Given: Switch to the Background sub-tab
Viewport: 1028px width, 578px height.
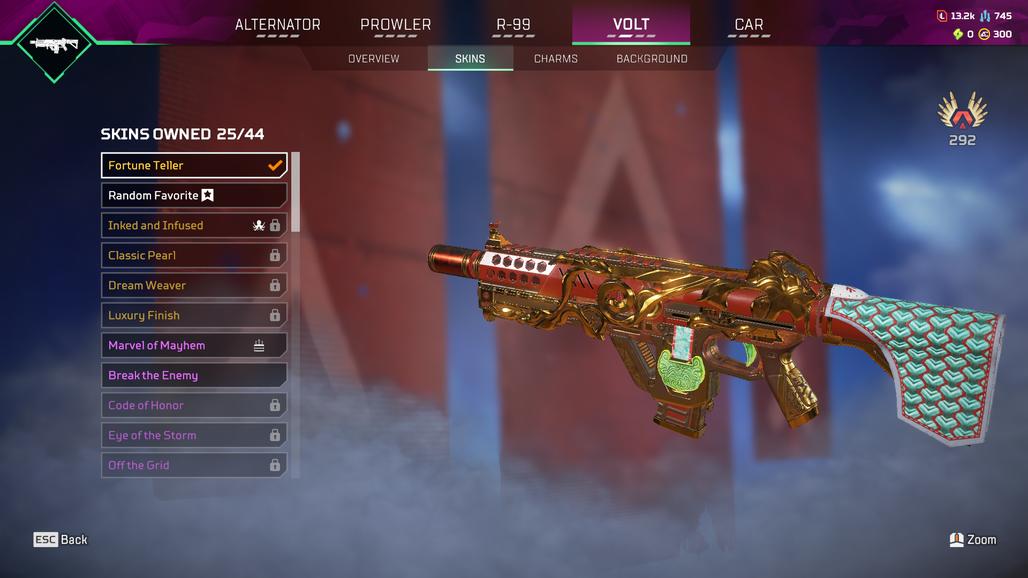Looking at the screenshot, I should (x=651, y=59).
